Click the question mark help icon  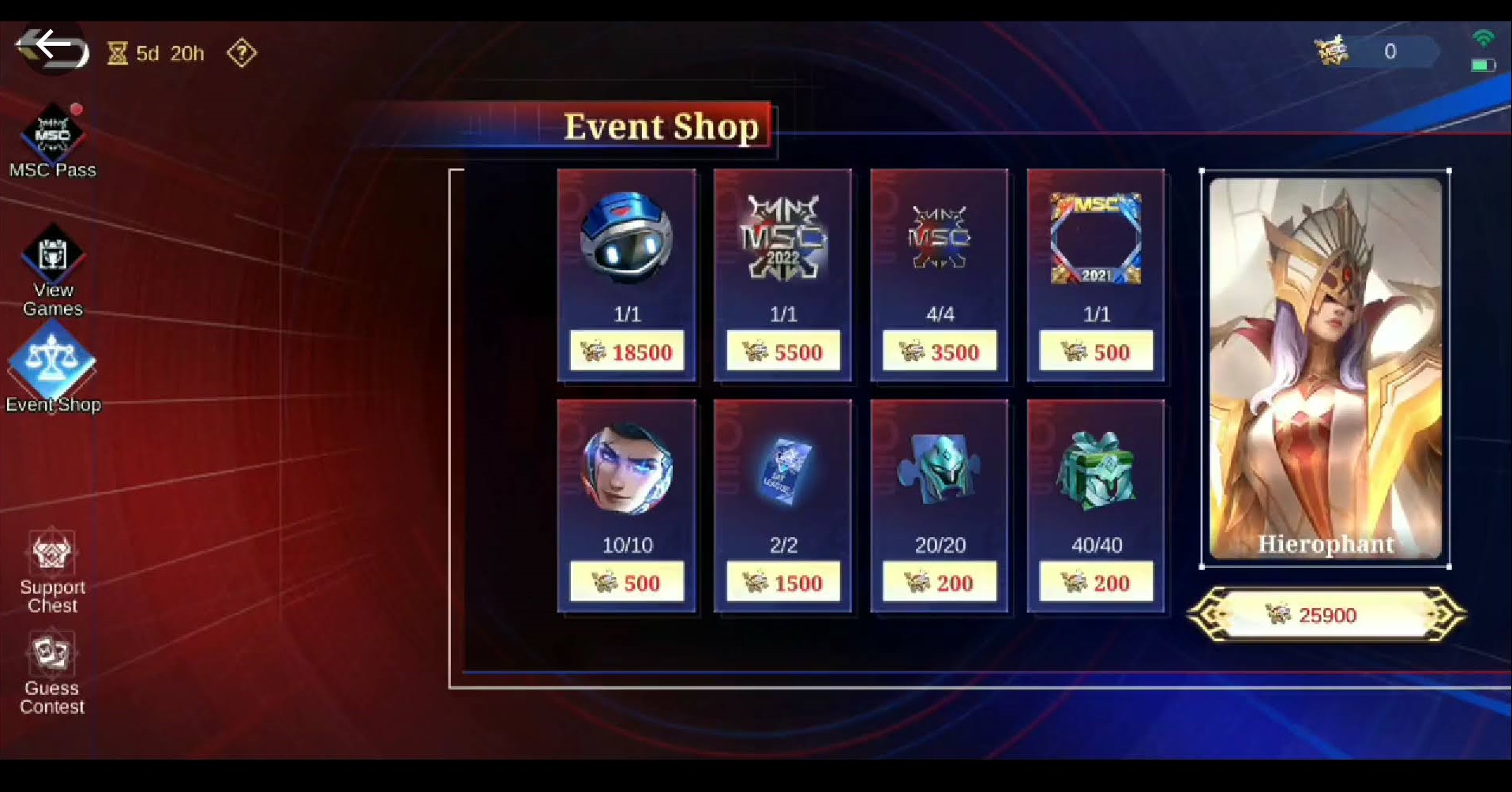click(x=241, y=53)
